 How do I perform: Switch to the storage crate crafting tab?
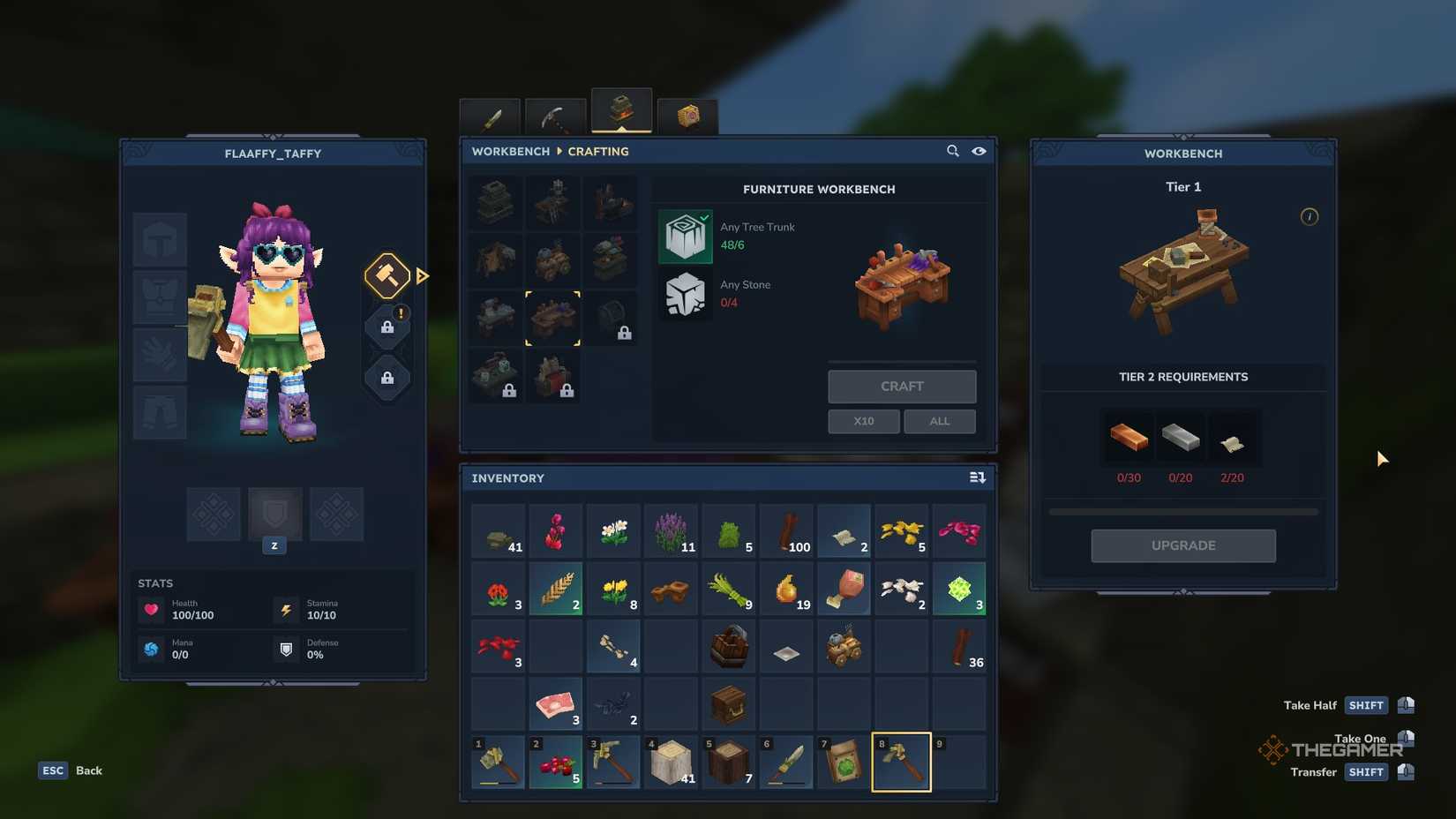[x=687, y=113]
